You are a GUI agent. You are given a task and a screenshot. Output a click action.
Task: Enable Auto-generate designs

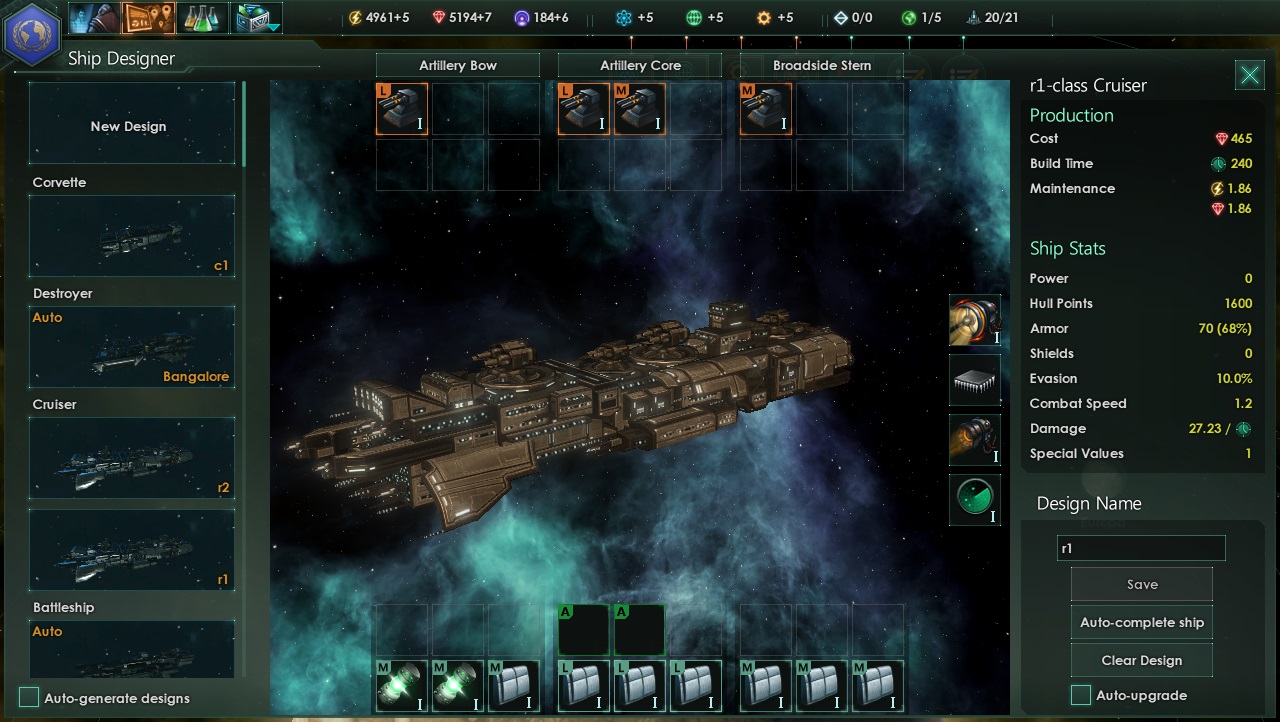29,699
